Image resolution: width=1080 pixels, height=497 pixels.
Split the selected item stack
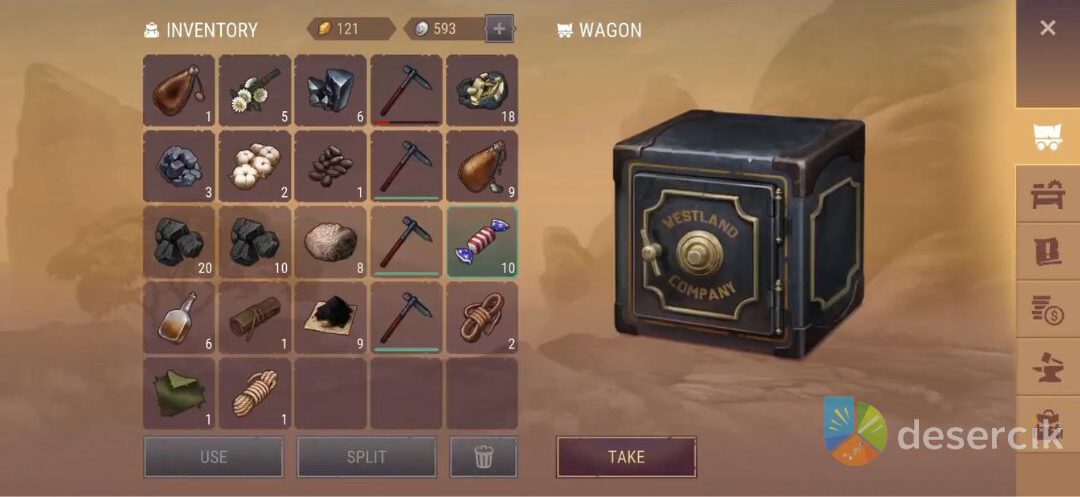(366, 457)
